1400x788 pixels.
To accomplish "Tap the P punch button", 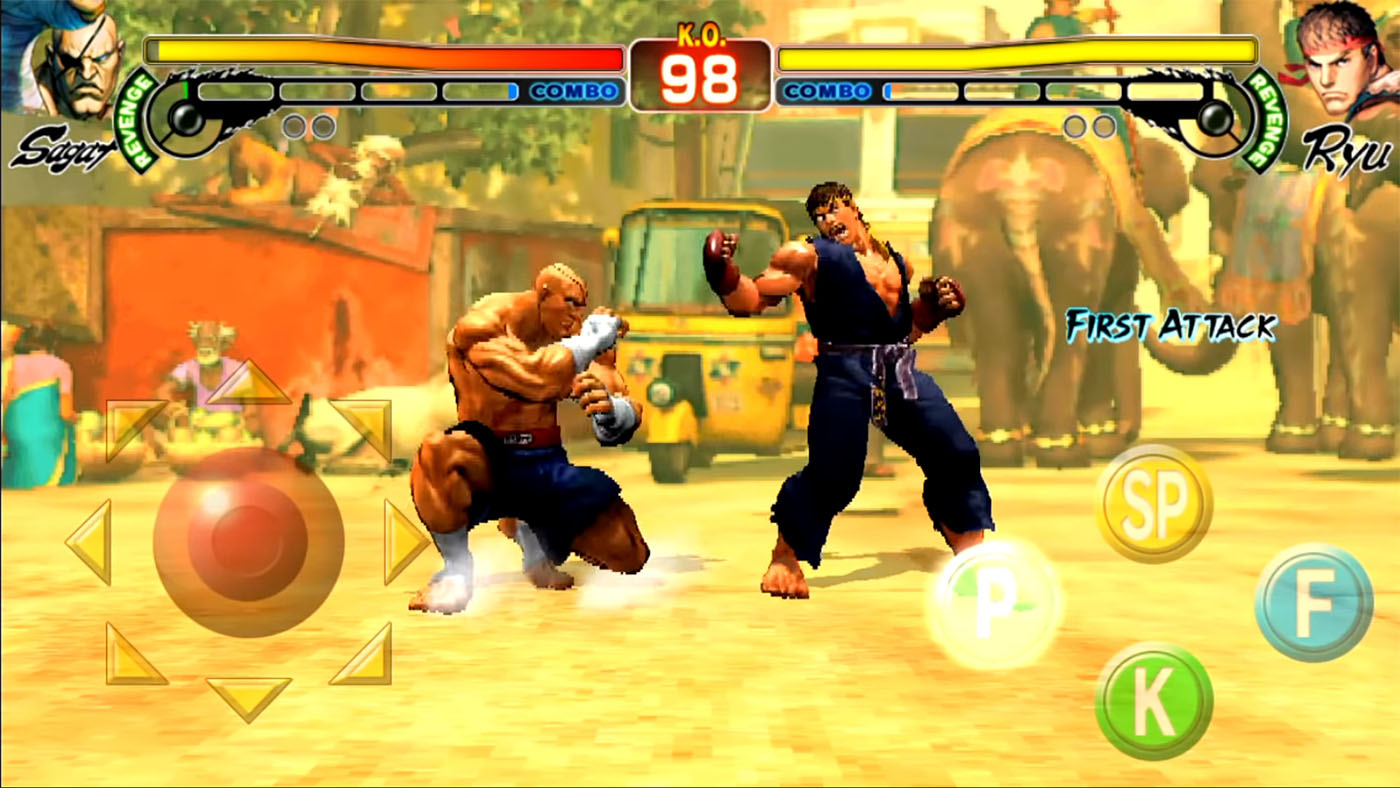I will pos(985,600).
